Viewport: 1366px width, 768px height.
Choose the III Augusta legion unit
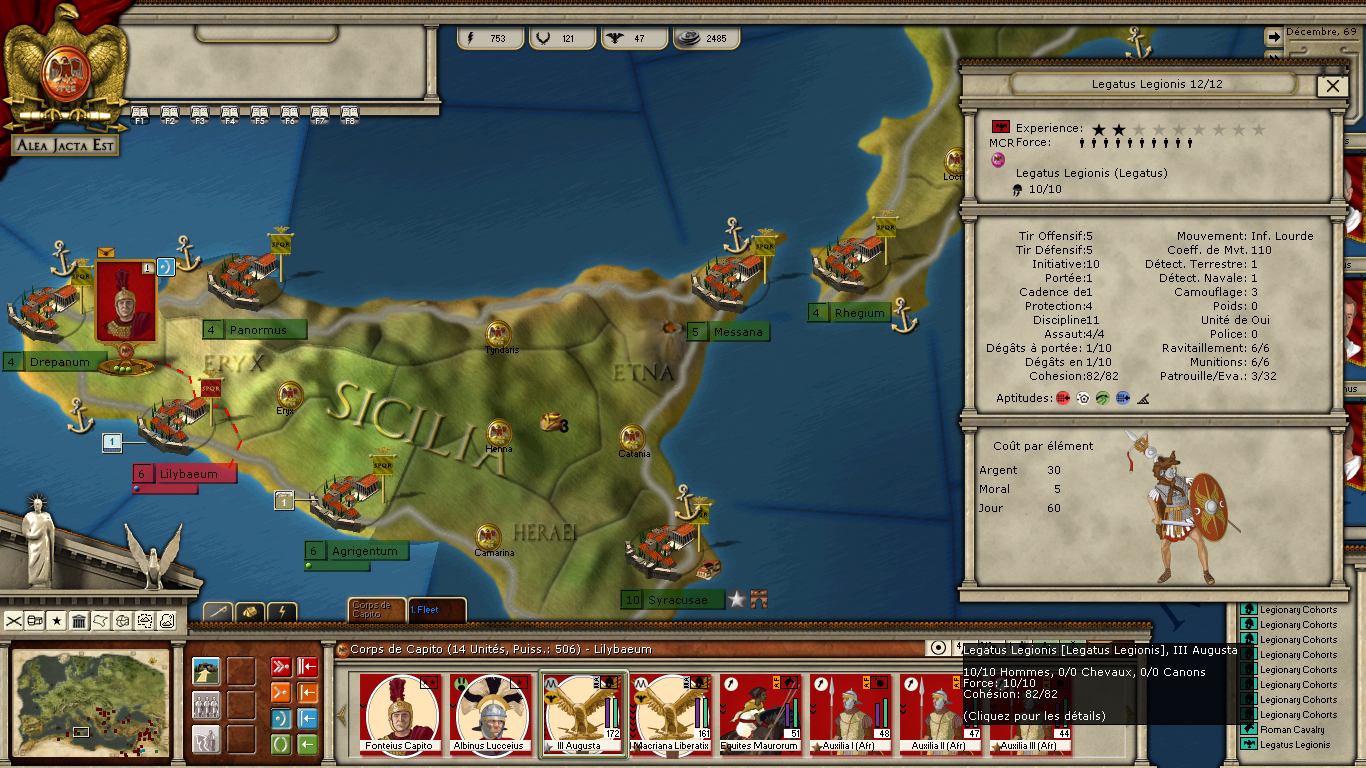coord(583,713)
